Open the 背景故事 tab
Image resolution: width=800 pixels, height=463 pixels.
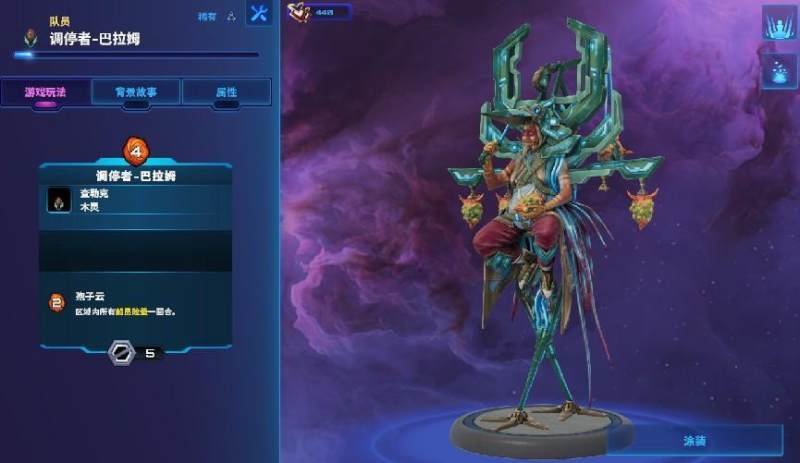click(x=136, y=91)
